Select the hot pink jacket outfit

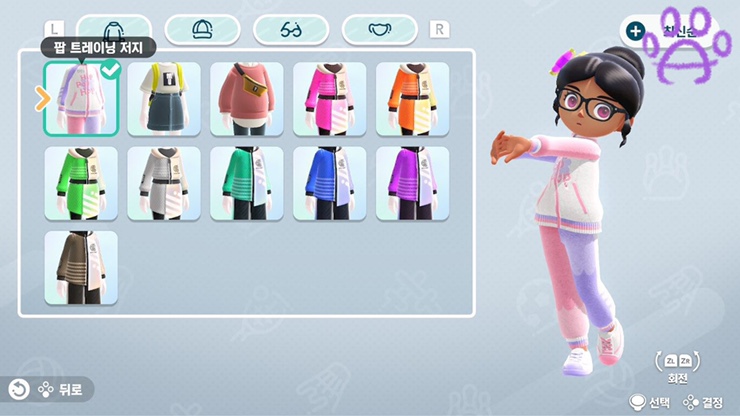[x=330, y=99]
